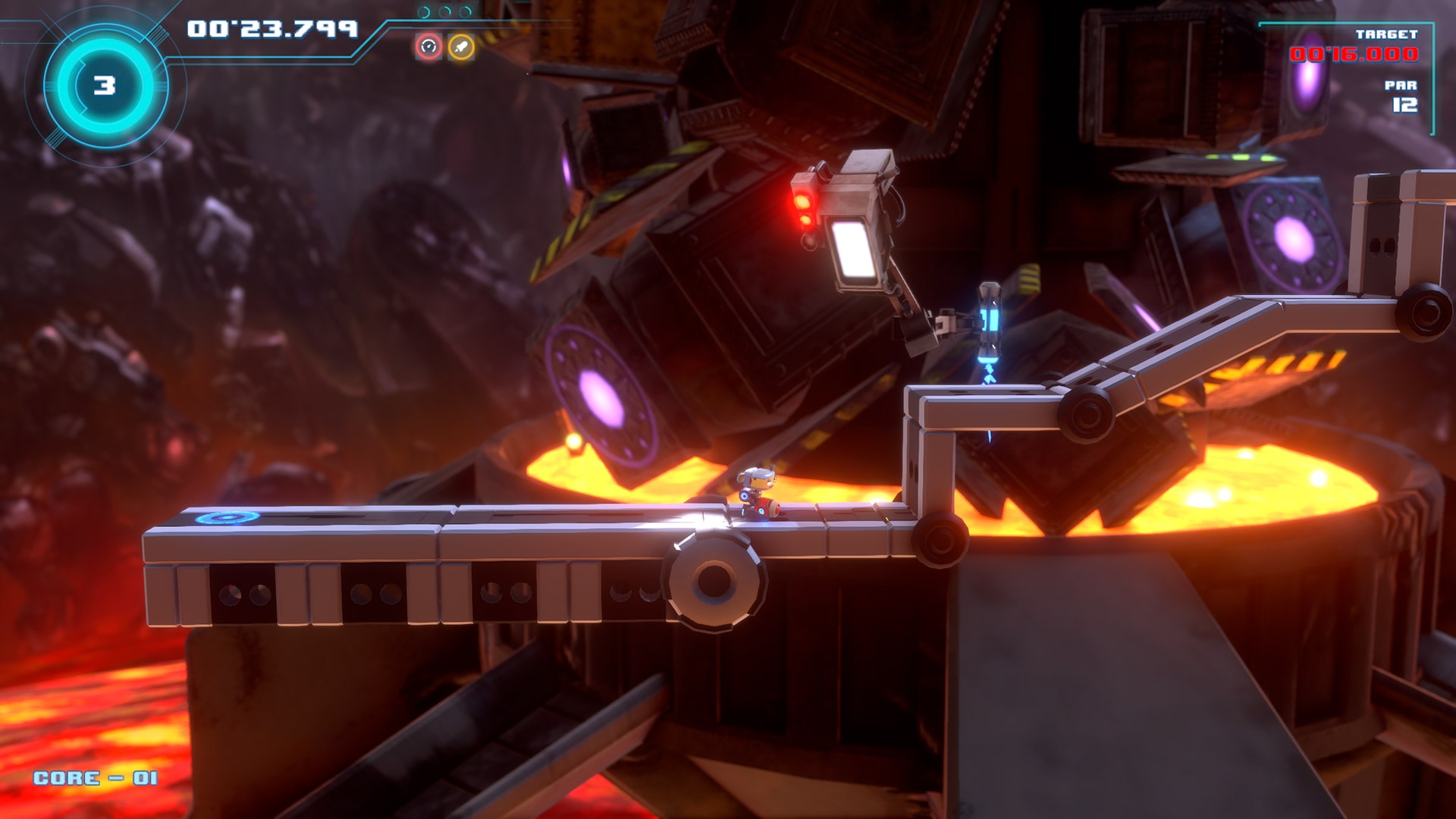Toggle the second teal round indicator at top
The height and width of the screenshot is (819, 1456).
click(444, 11)
